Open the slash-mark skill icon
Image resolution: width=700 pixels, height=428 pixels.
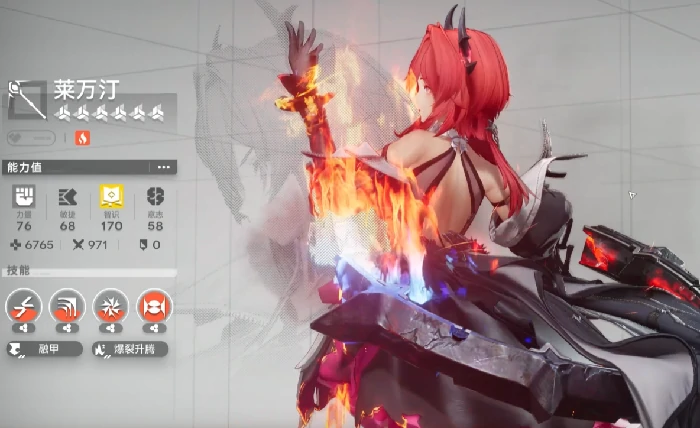tap(23, 306)
